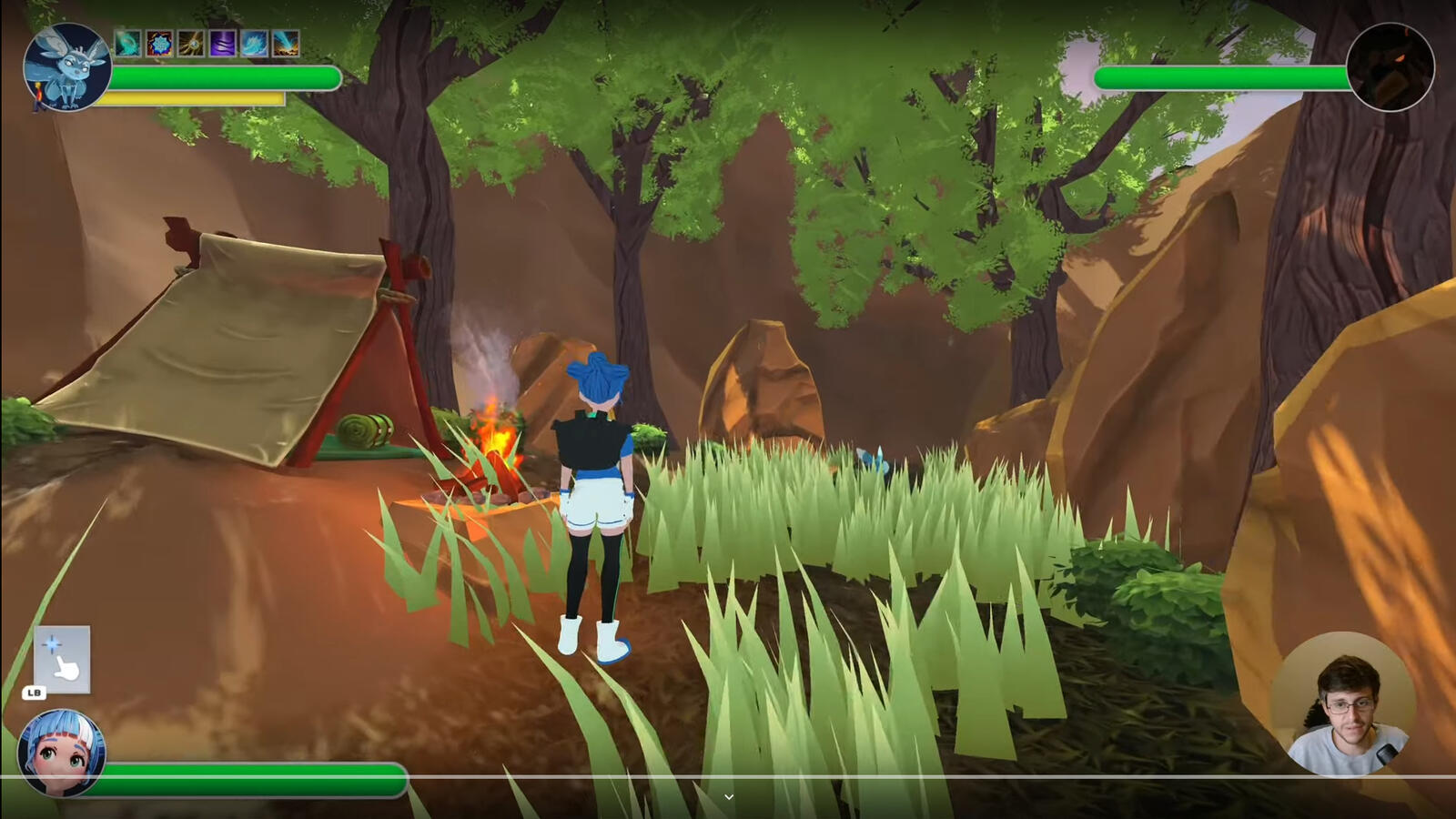This screenshot has width=1456, height=819.
Task: Activate the icy blue spikes ability
Action: click(254, 43)
